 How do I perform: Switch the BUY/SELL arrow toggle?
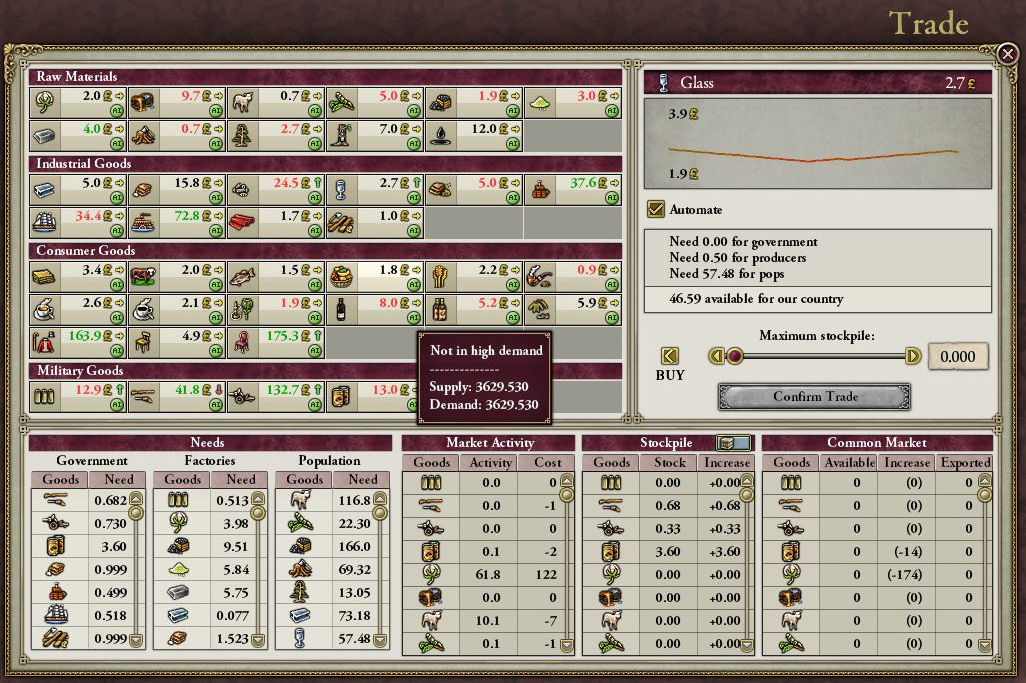670,356
